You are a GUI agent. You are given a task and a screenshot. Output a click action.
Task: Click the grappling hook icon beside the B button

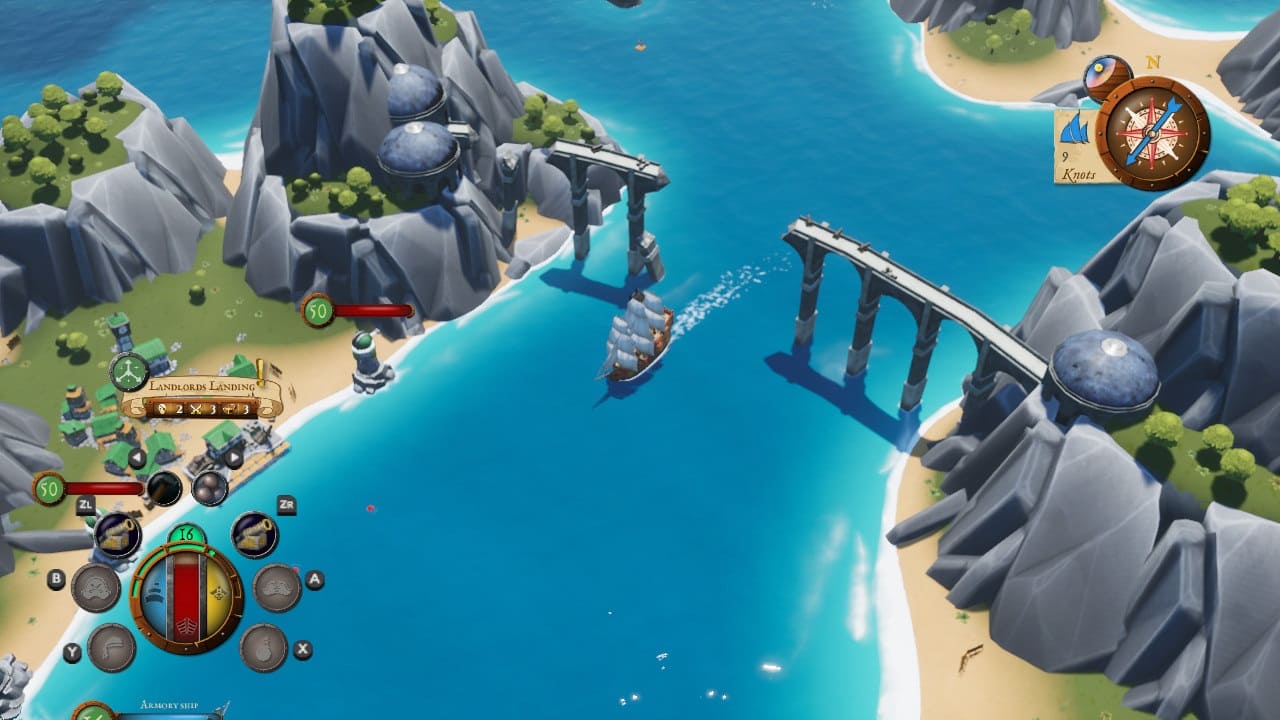94,585
